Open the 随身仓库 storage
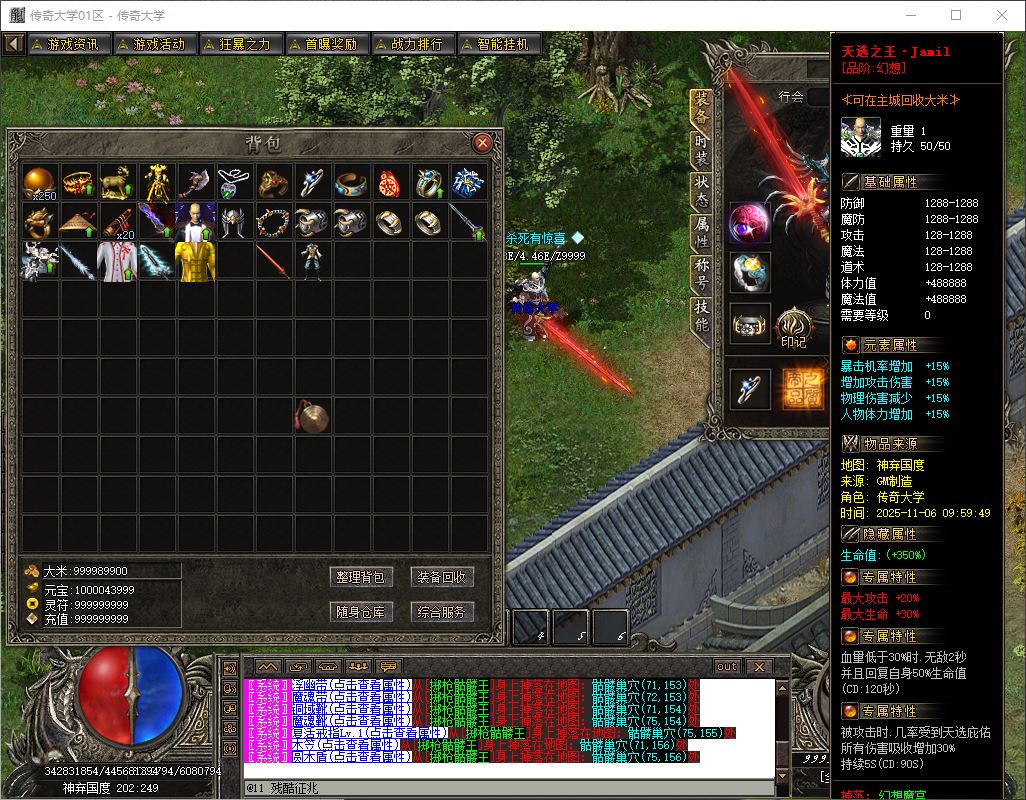 [x=362, y=612]
